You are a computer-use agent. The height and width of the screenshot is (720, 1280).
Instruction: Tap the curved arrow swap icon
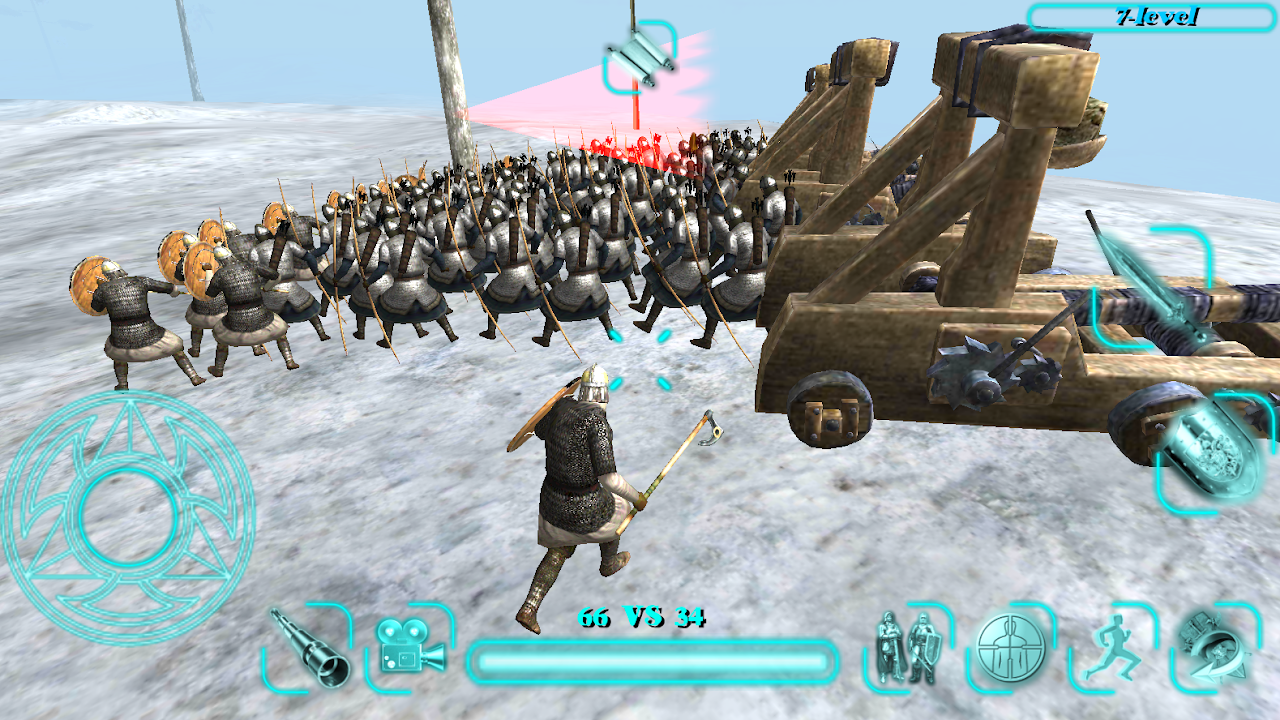point(1214,647)
